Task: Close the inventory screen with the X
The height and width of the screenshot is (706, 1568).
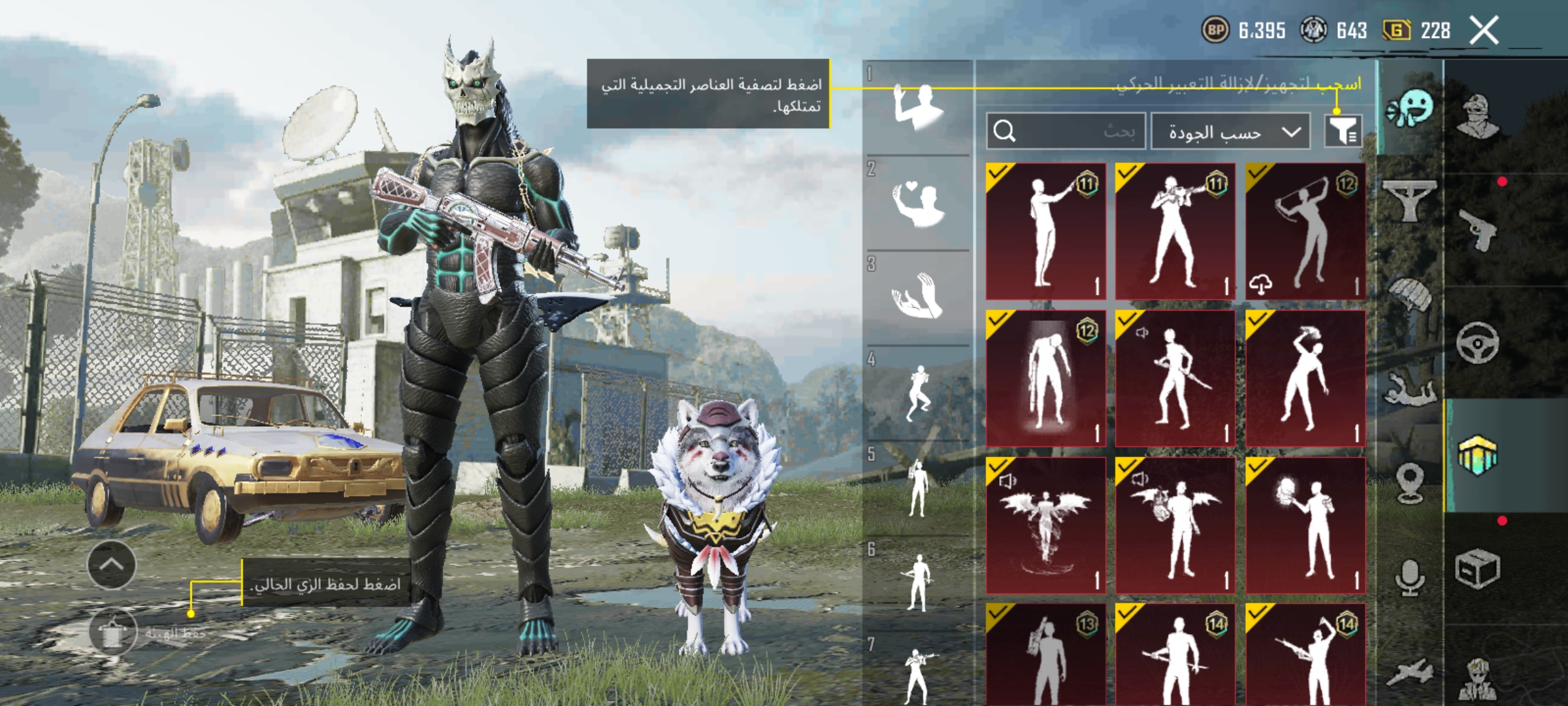Action: (x=1484, y=31)
